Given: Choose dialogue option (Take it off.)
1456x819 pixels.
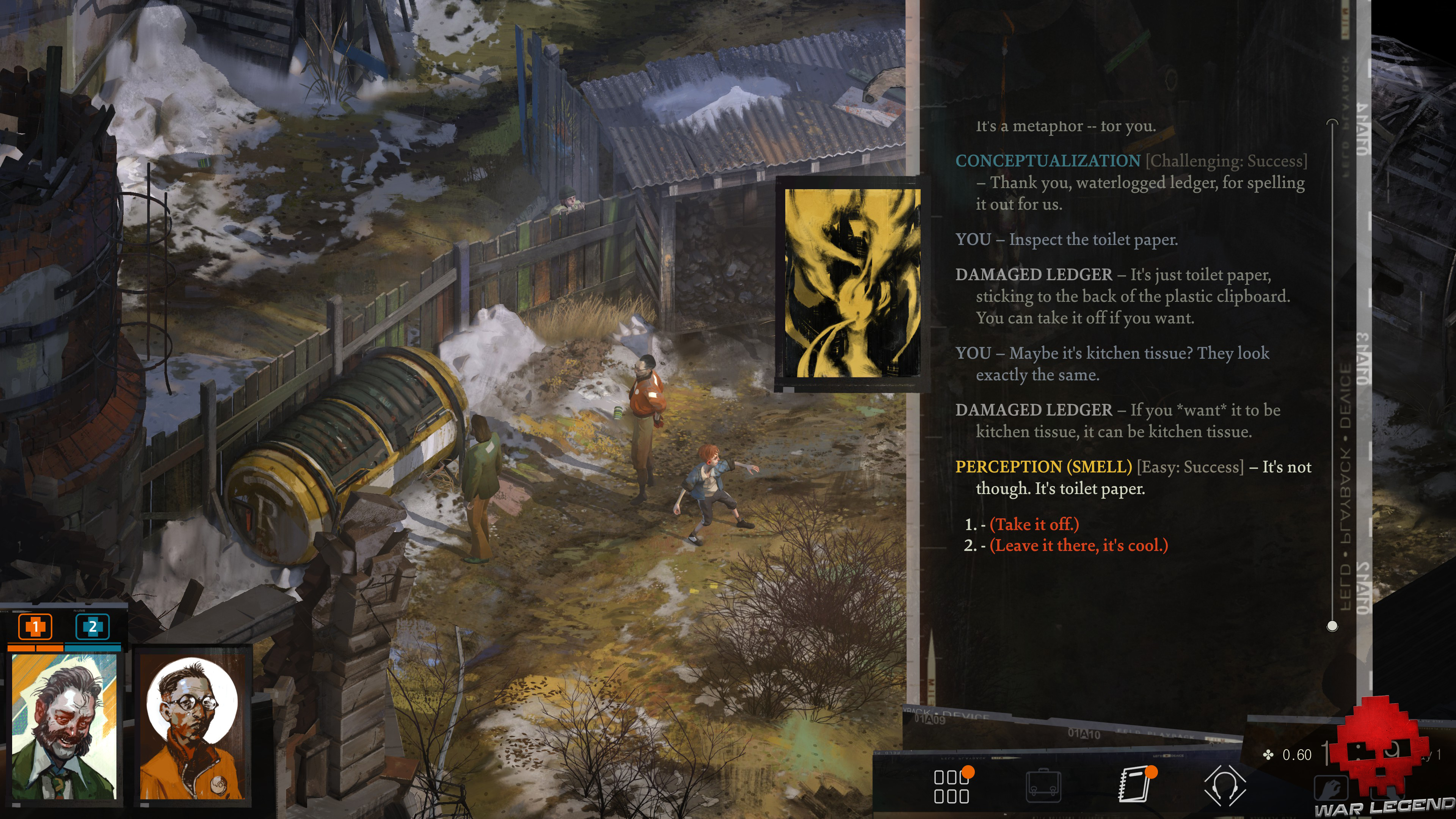Looking at the screenshot, I should coord(1033,524).
